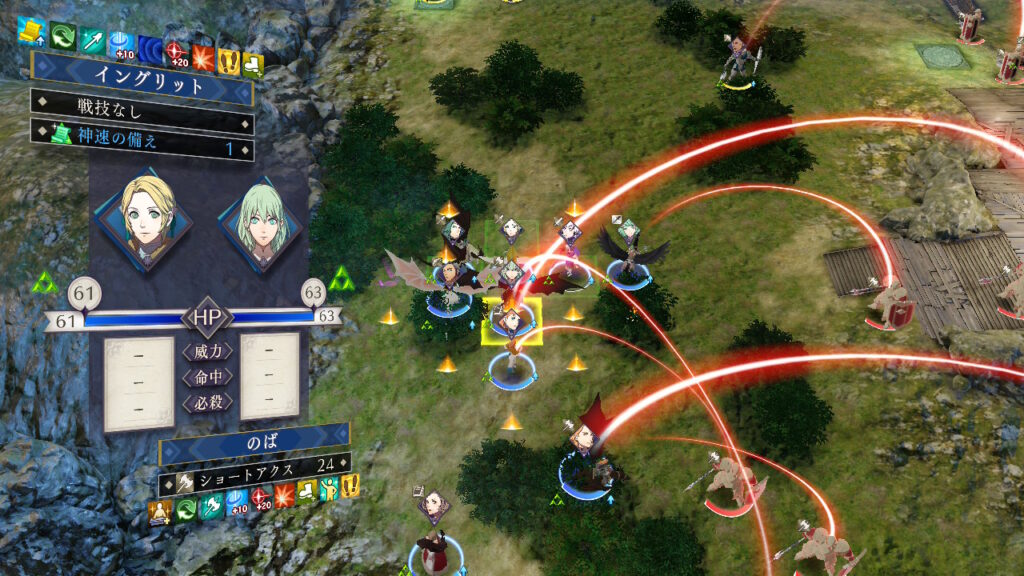Screen dimensions: 1024x576
Task: Select the unit on the yellow highlighted tile
Action: (x=512, y=320)
